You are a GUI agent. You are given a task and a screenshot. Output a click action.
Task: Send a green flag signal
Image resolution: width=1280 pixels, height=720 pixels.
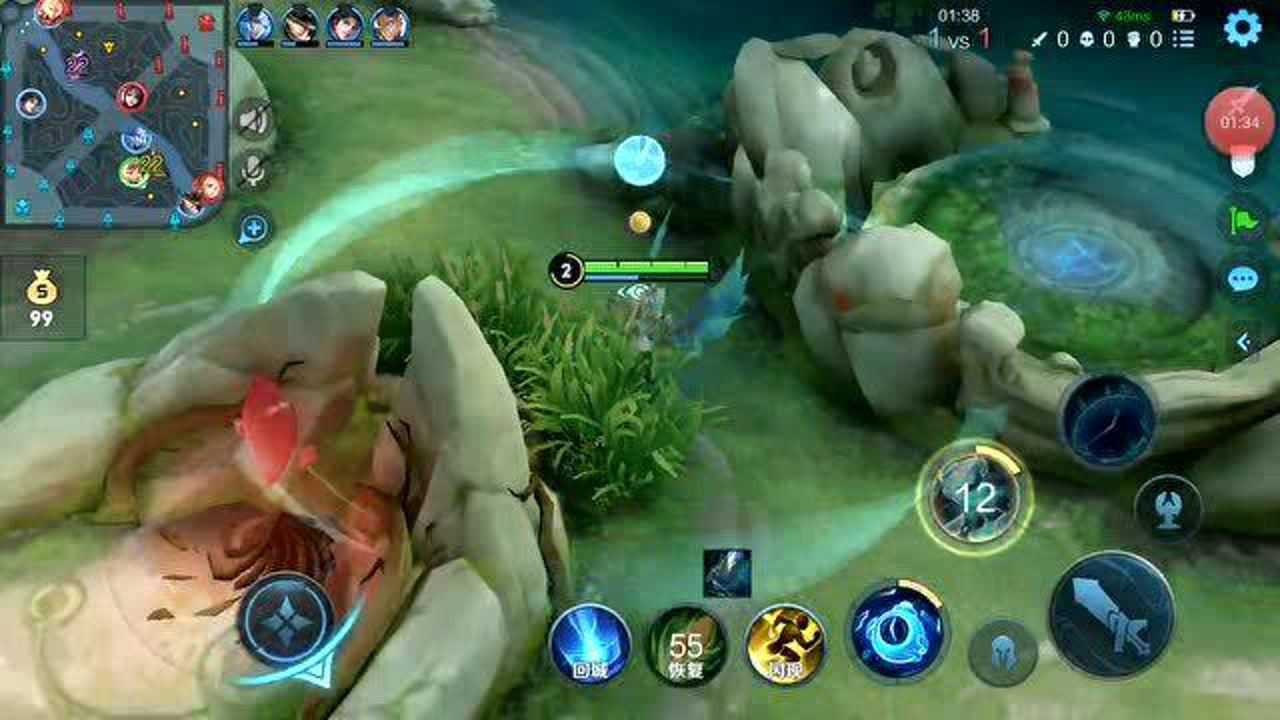point(1243,219)
